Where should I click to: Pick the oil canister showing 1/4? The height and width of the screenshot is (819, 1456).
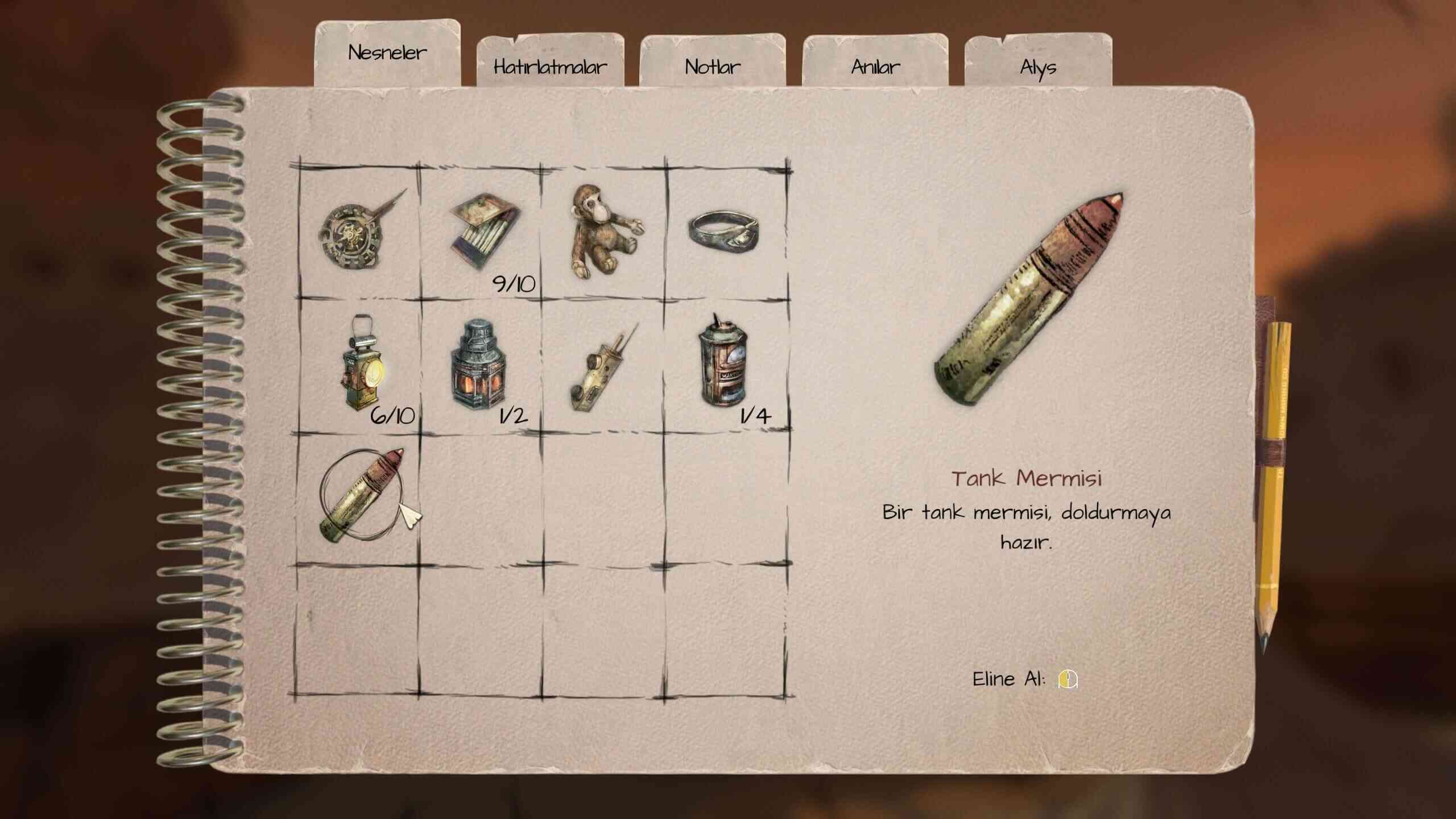point(723,364)
